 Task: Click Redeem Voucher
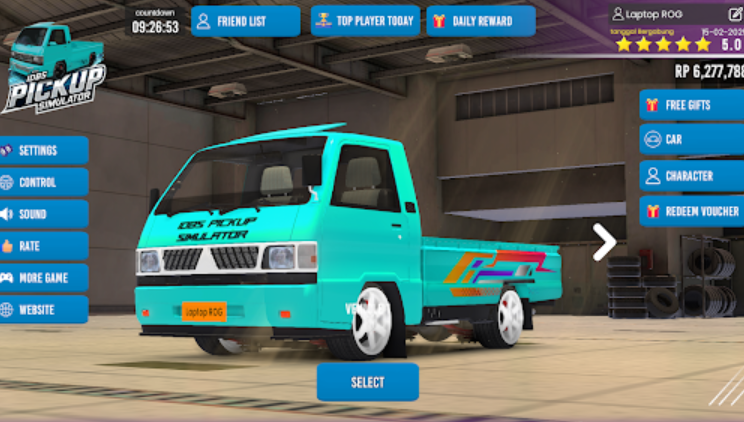tap(691, 211)
